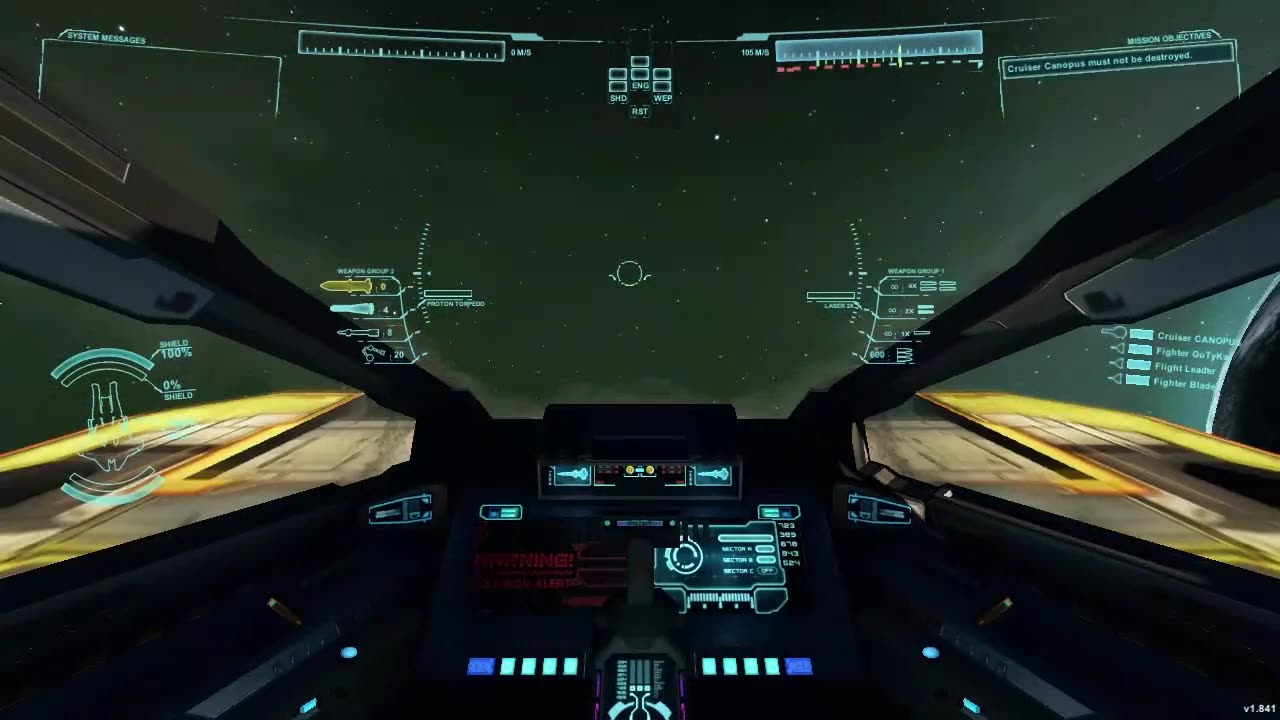Target Flight Leader from the ship list

[1185, 368]
